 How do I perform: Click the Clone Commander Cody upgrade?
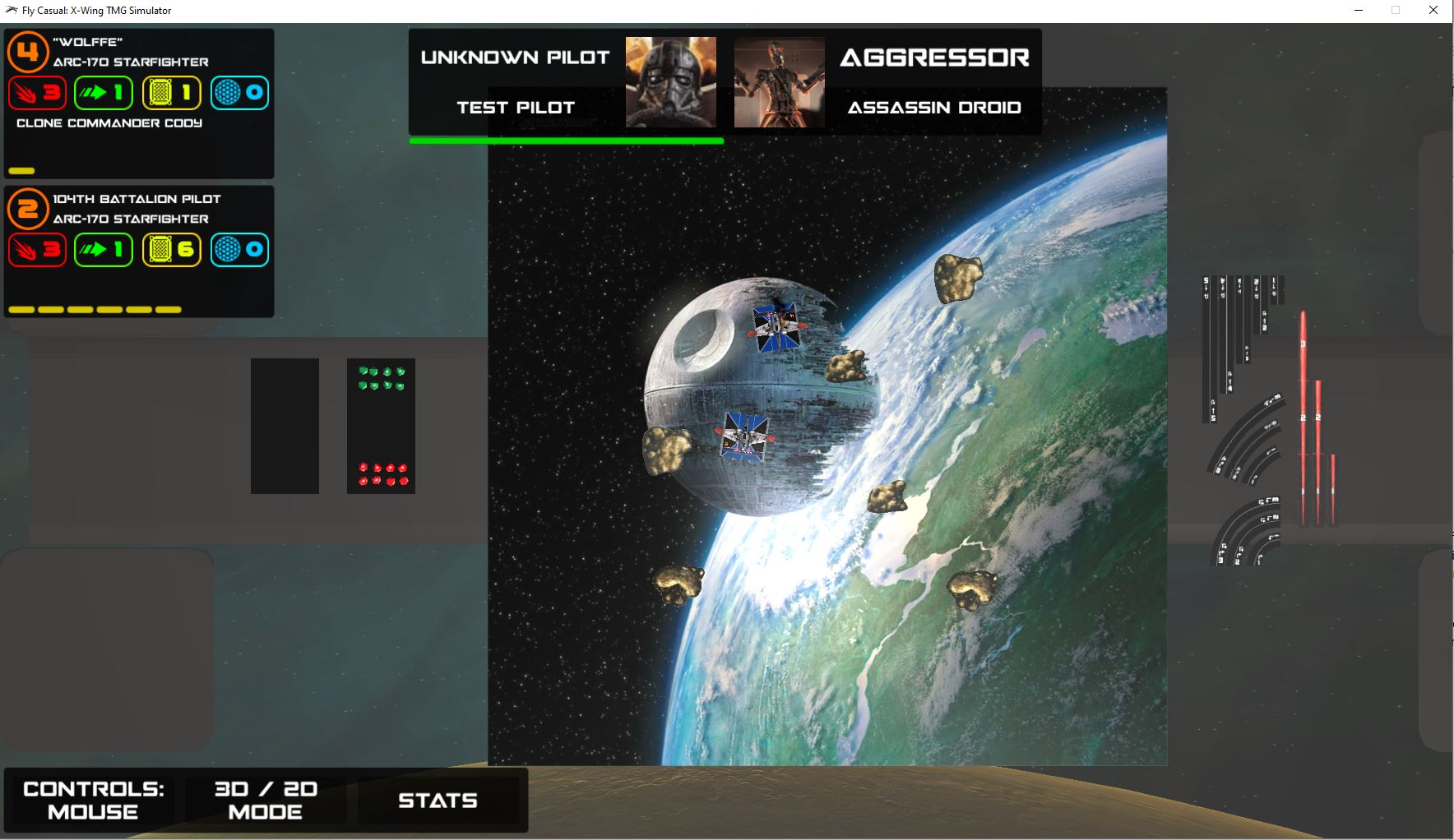pyautogui.click(x=109, y=123)
